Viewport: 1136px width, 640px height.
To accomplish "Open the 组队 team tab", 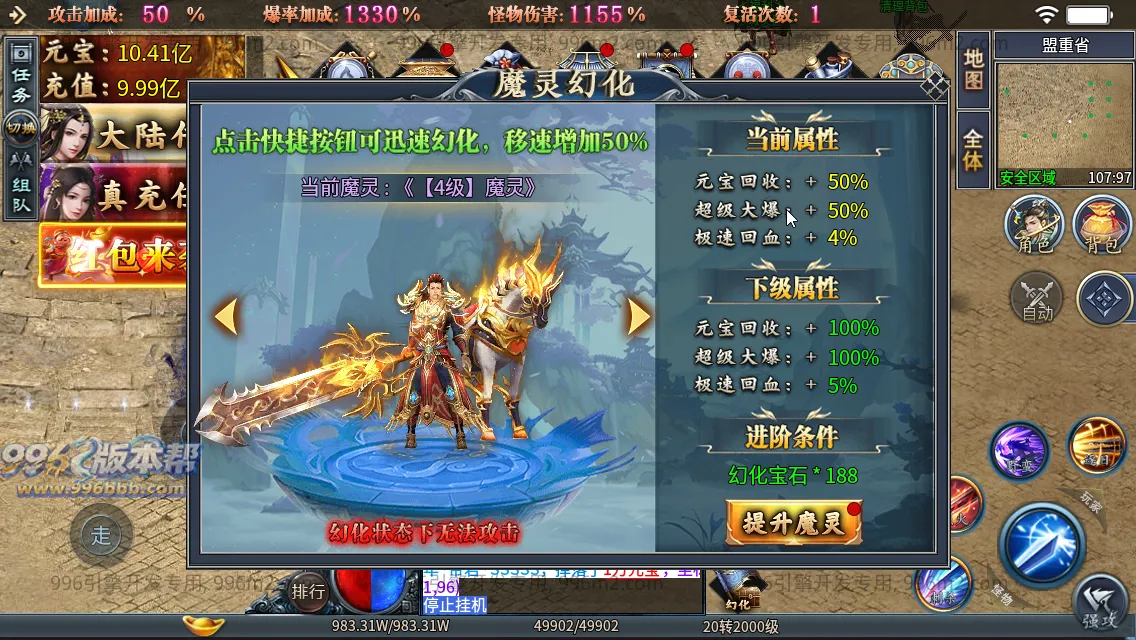I will pyautogui.click(x=21, y=186).
